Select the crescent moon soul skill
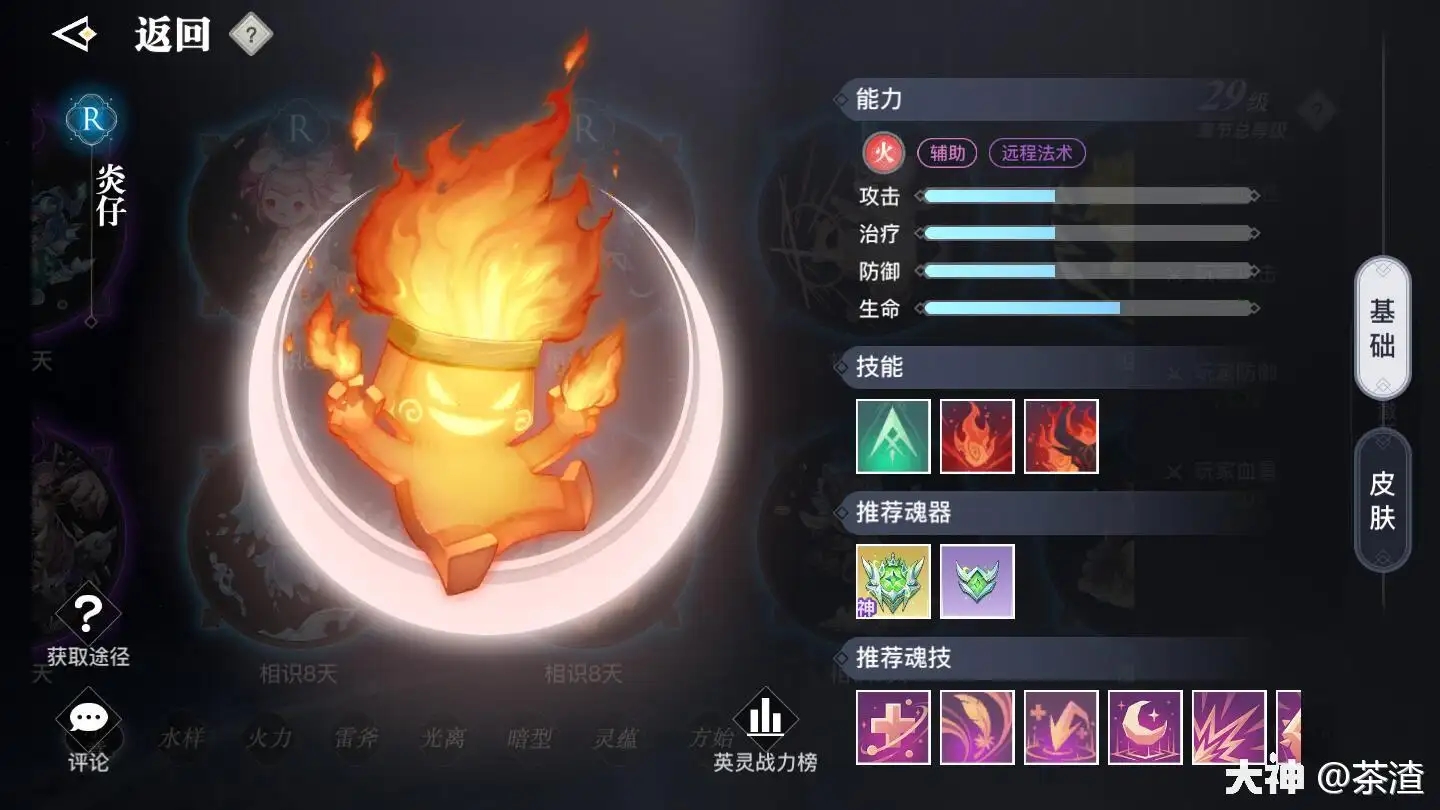1440x810 pixels. click(1145, 727)
